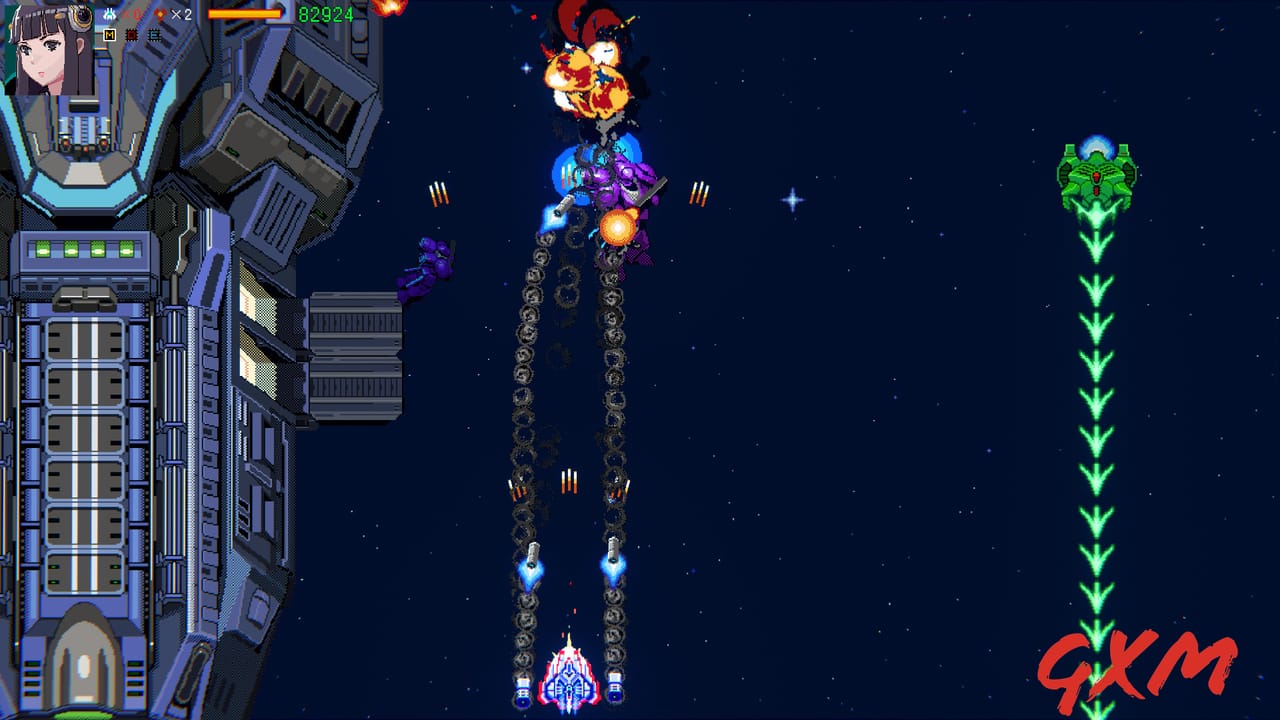1280x720 pixels.
Task: Select the M missile power-up indicator
Action: tap(110, 35)
